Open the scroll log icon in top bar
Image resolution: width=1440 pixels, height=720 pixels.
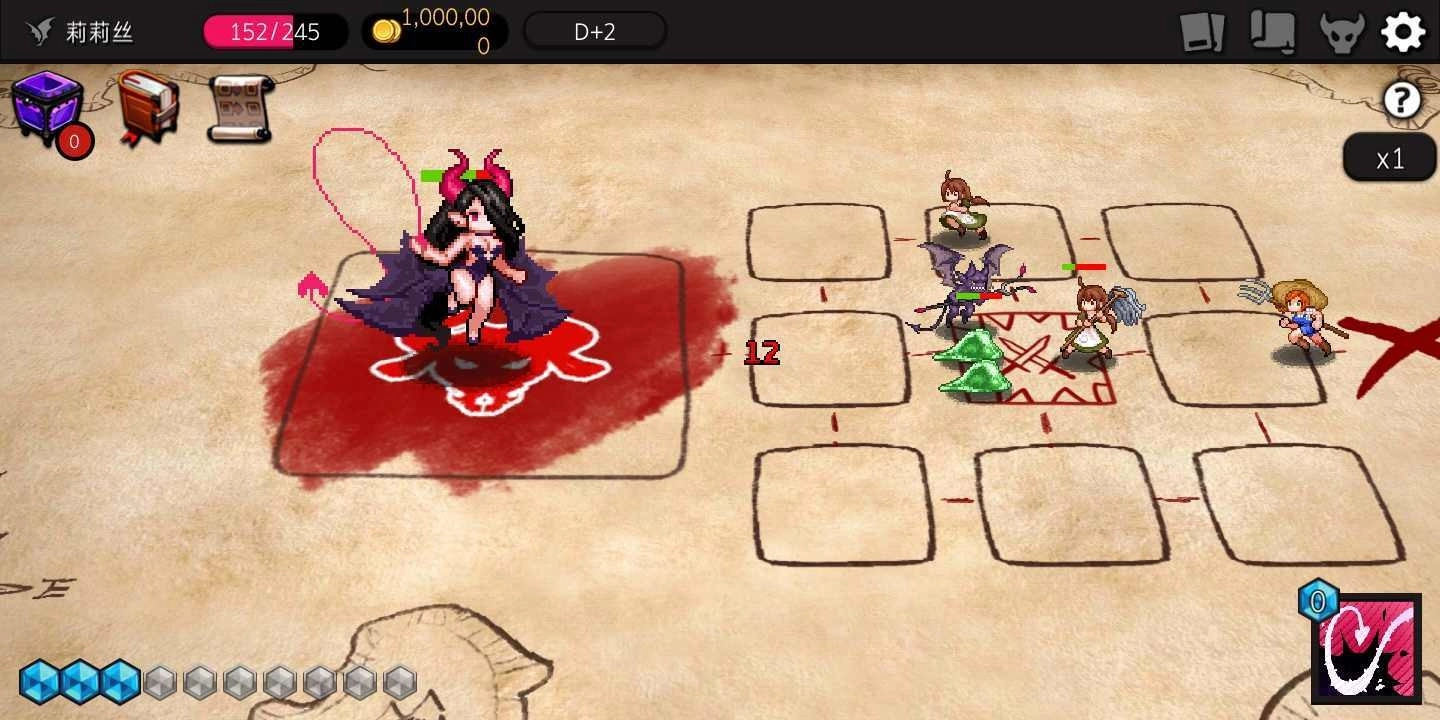coord(1272,30)
